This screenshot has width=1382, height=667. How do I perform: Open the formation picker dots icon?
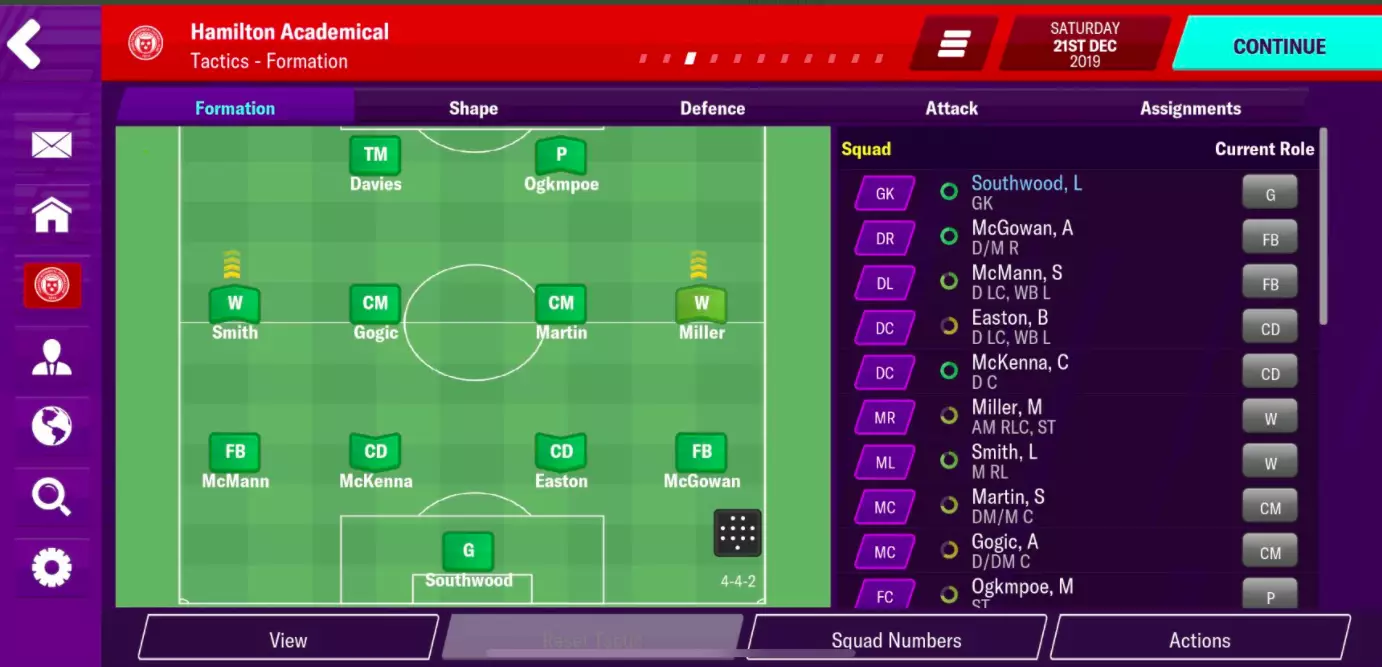pos(737,533)
